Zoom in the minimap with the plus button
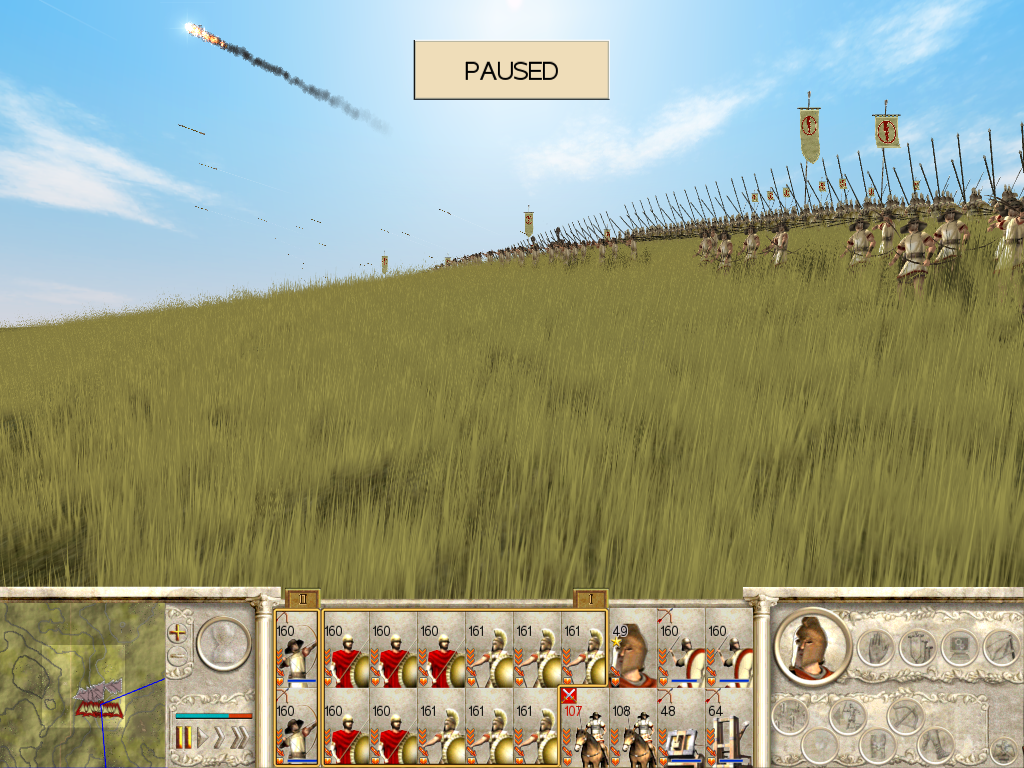This screenshot has height=768, width=1024. 178,632
